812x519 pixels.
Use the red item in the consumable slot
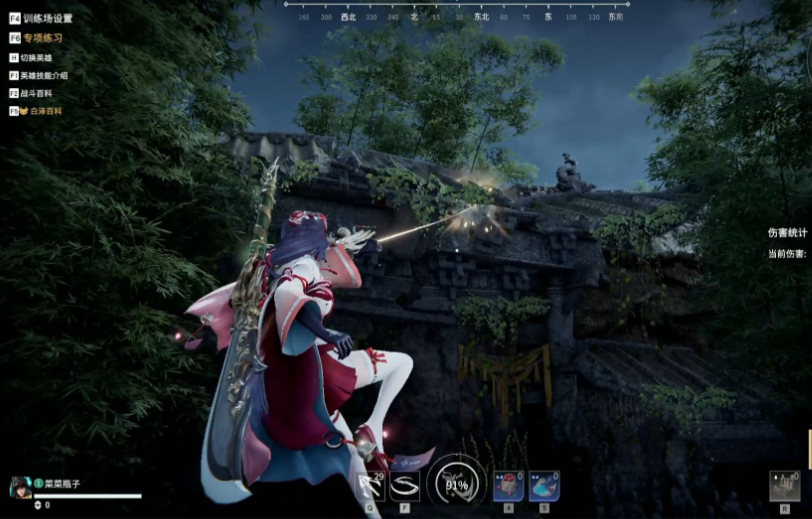pos(508,486)
